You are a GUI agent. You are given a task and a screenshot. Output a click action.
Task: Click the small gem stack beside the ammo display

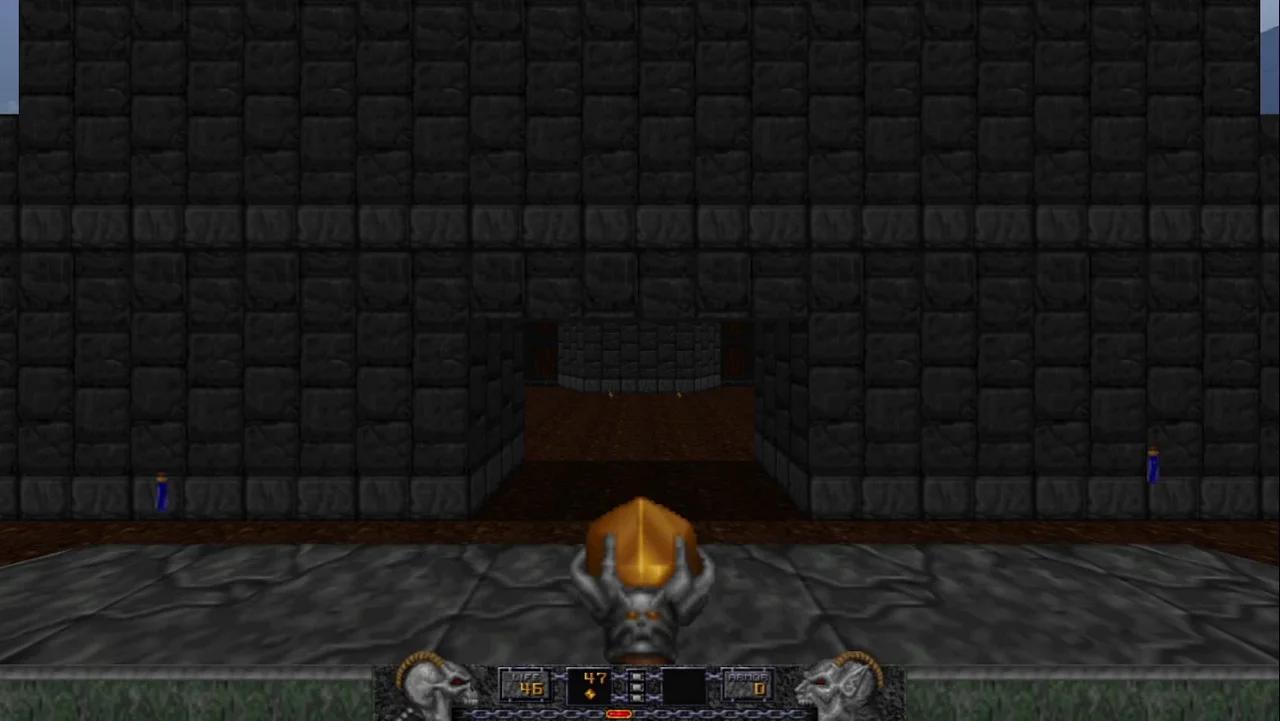point(637,687)
